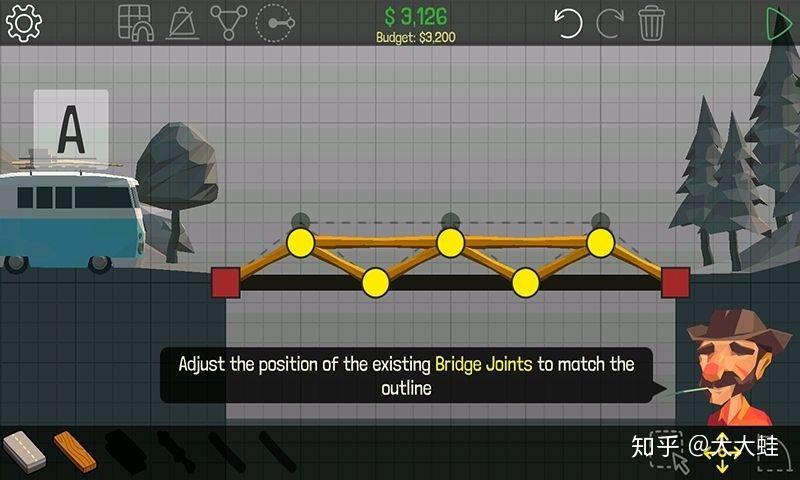Delete the bridge with the trash can
This screenshot has width=800, height=480.
(652, 22)
